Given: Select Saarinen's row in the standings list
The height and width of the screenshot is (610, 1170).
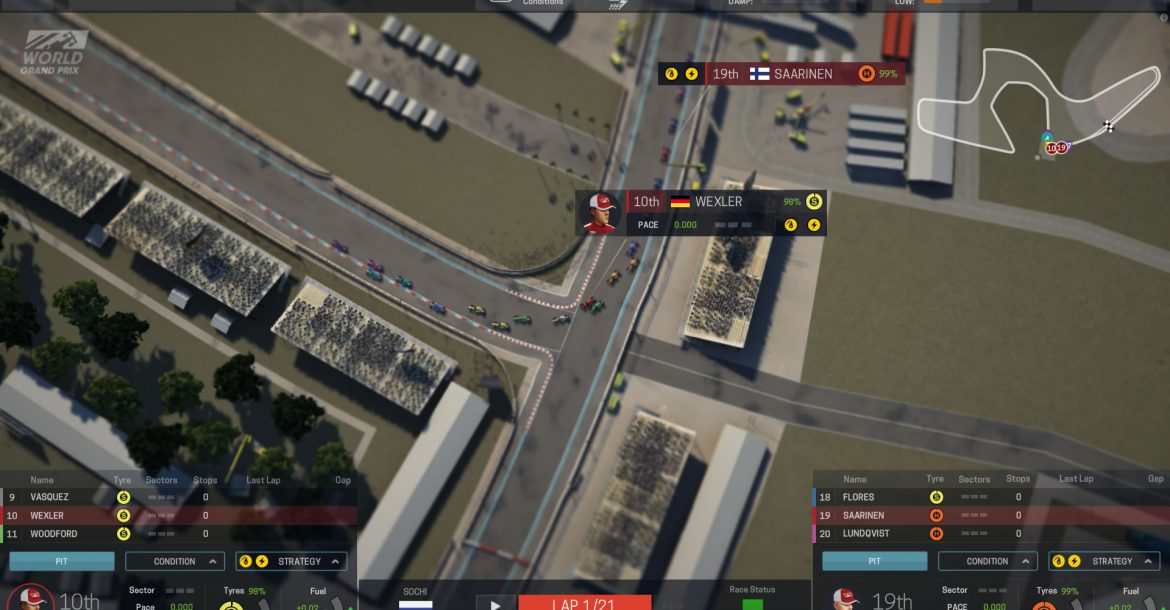Looking at the screenshot, I should click(990, 516).
